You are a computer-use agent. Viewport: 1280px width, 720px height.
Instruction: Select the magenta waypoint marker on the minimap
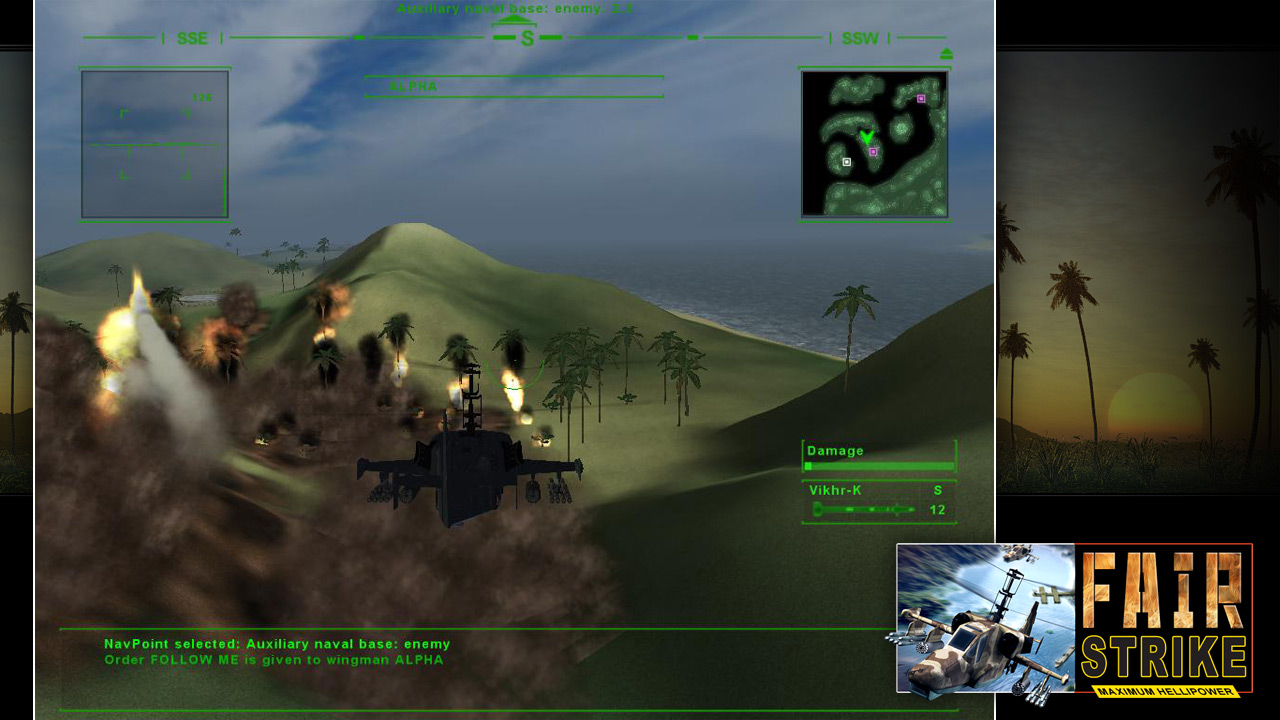coord(875,152)
